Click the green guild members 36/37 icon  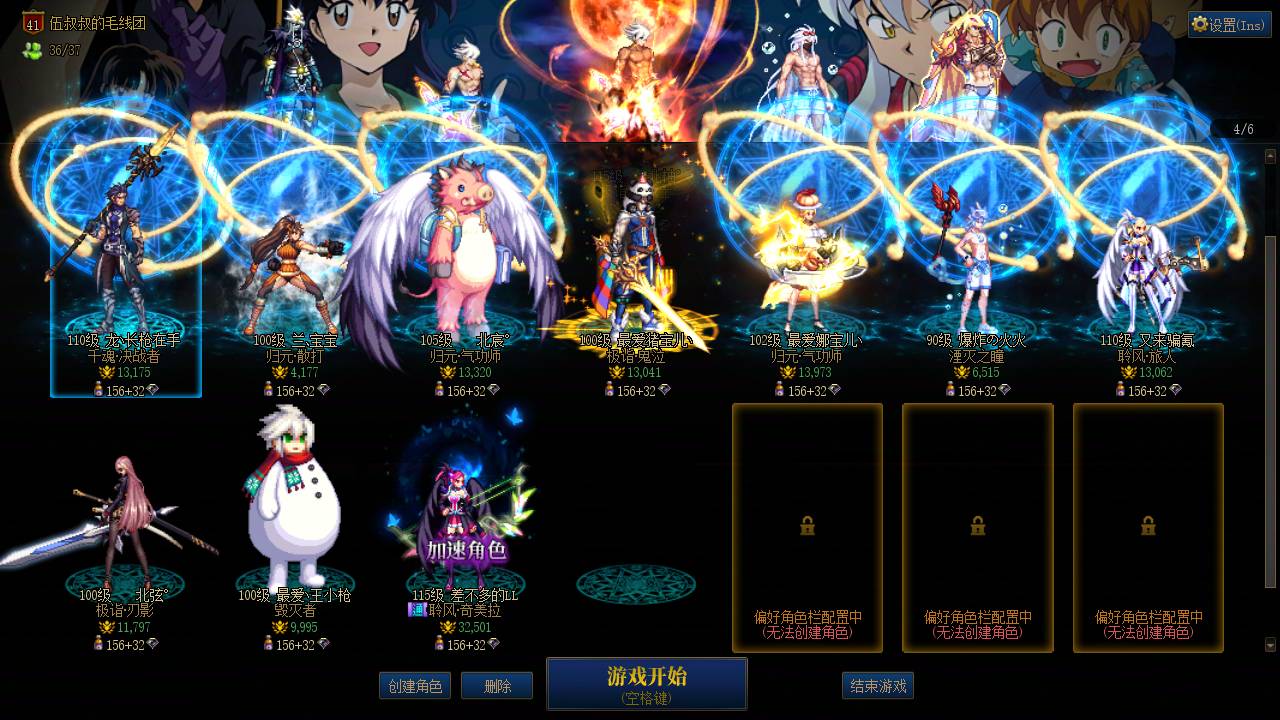pos(33,50)
